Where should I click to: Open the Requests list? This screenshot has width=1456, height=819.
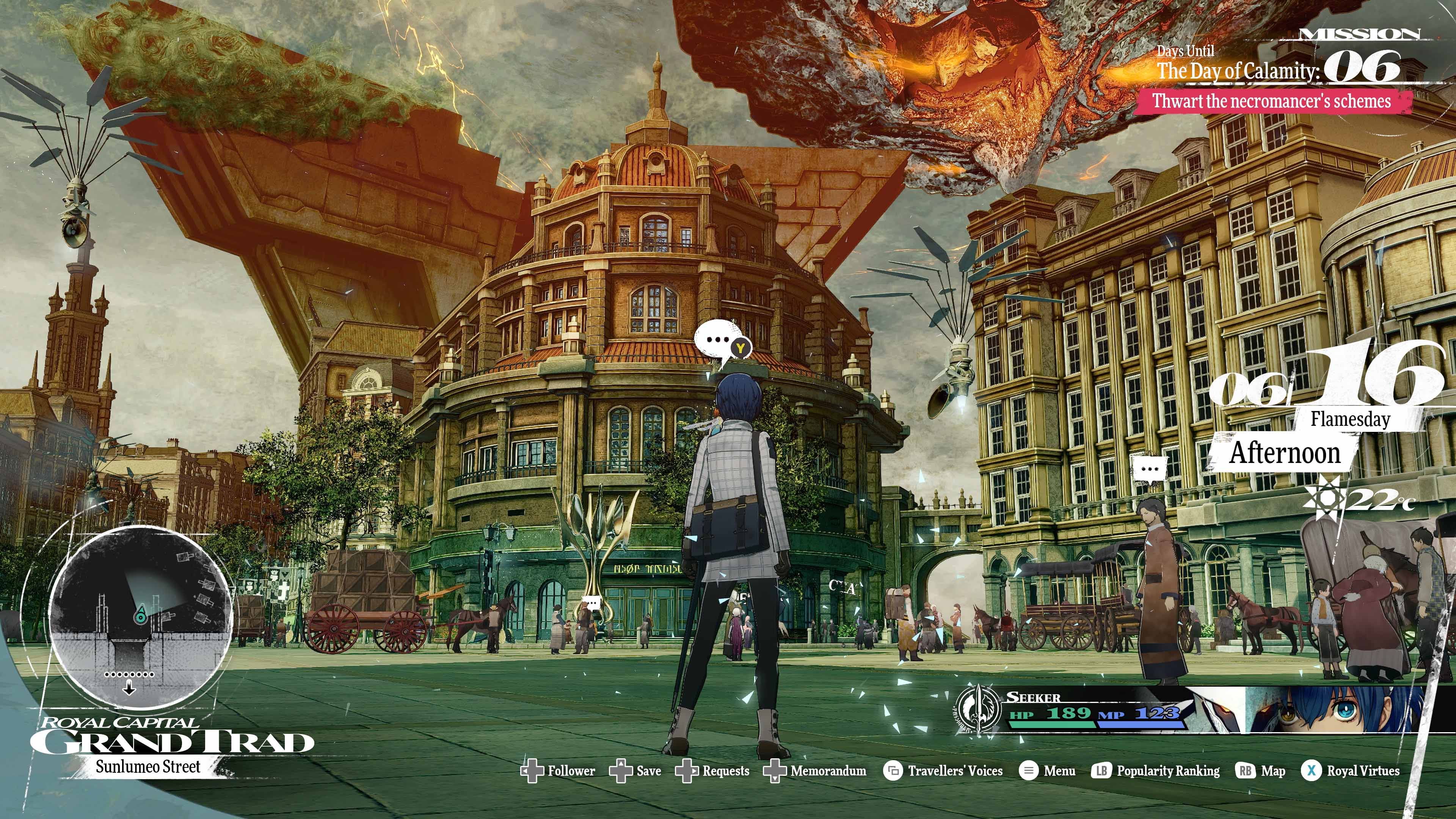(x=726, y=771)
